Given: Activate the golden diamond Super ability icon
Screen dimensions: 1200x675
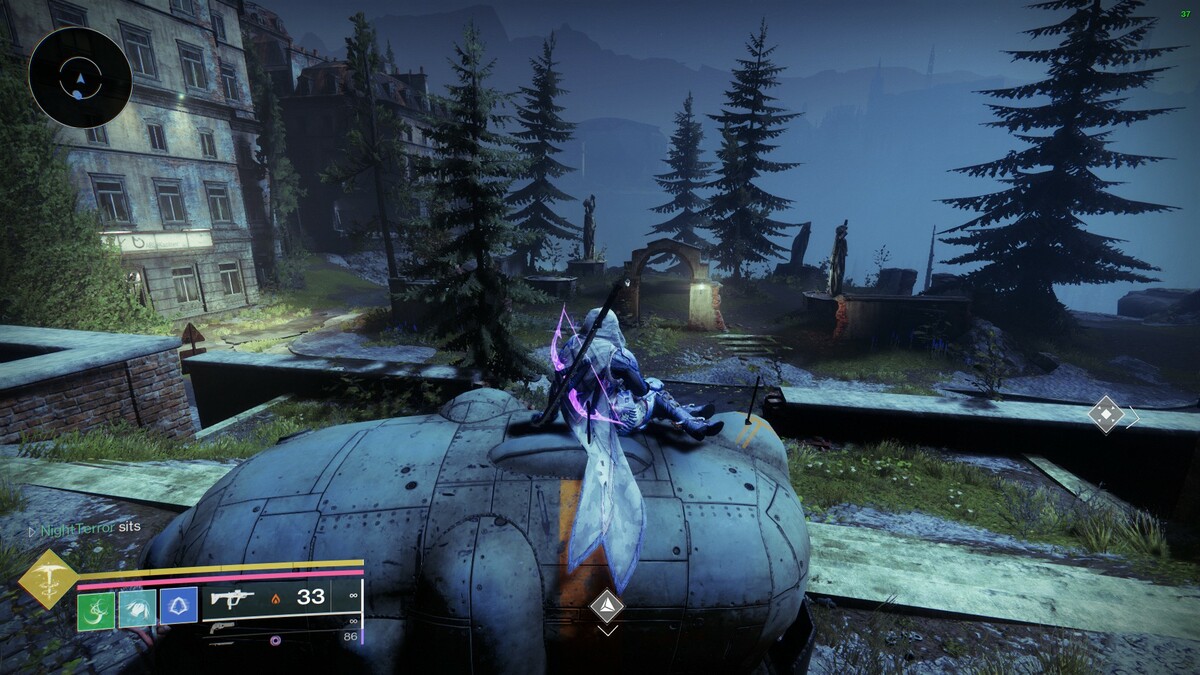Looking at the screenshot, I should (46, 578).
